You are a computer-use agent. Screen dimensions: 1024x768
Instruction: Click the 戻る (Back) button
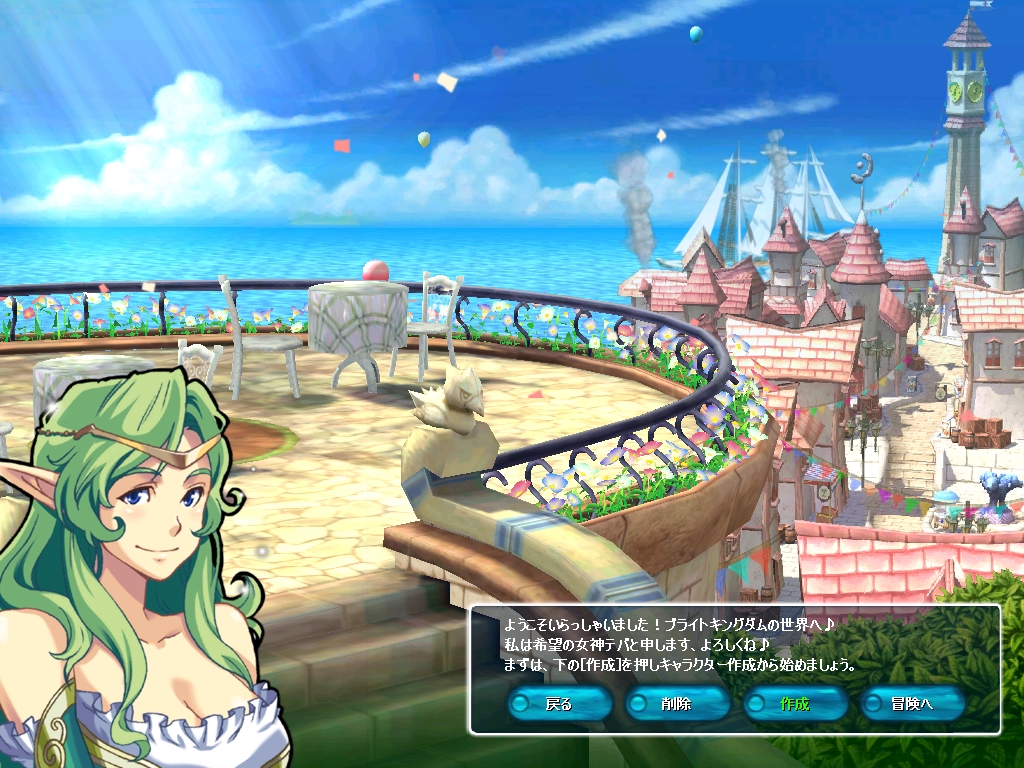tap(559, 703)
